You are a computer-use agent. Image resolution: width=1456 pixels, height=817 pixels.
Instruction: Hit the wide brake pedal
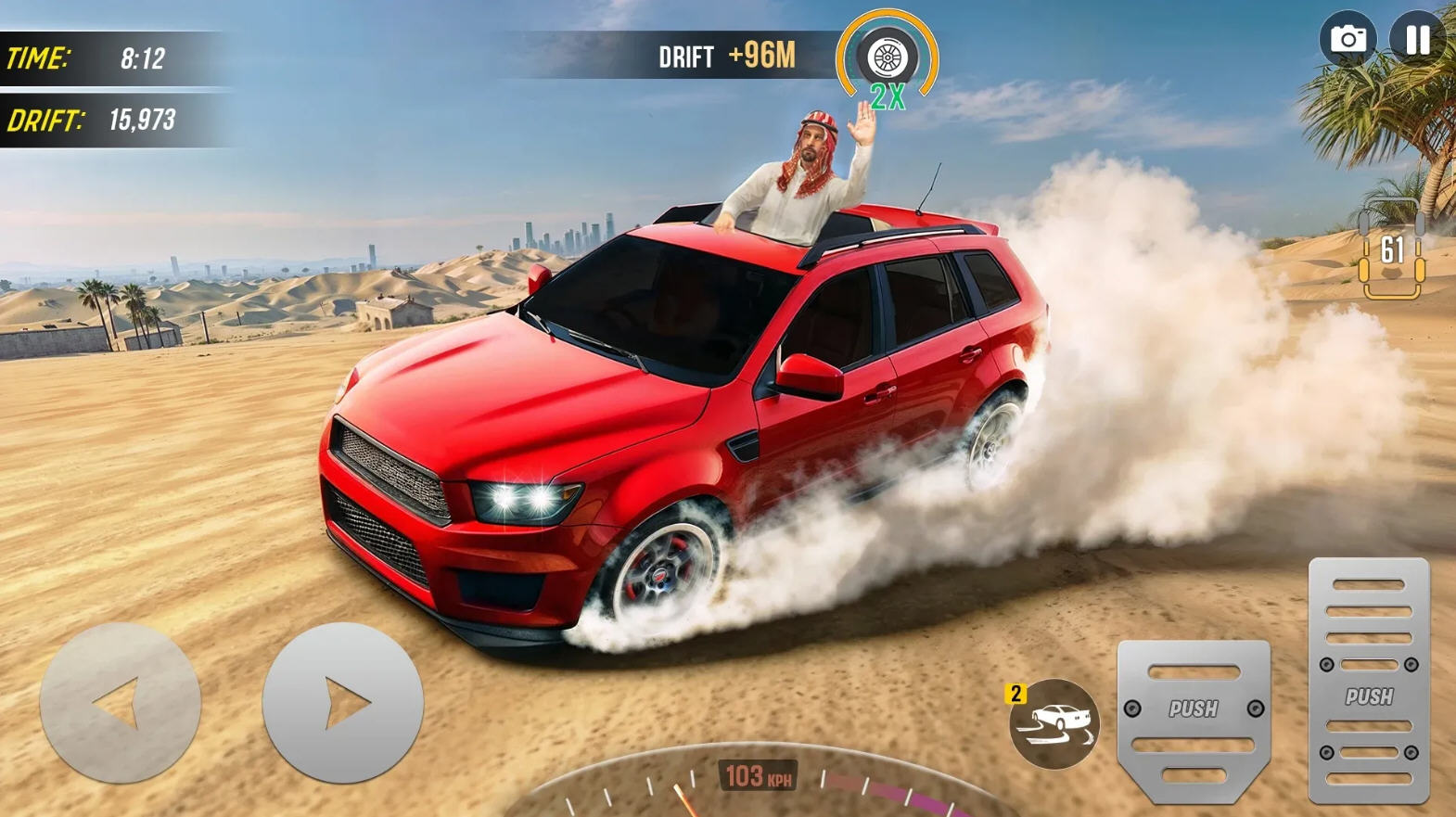[x=1194, y=720]
